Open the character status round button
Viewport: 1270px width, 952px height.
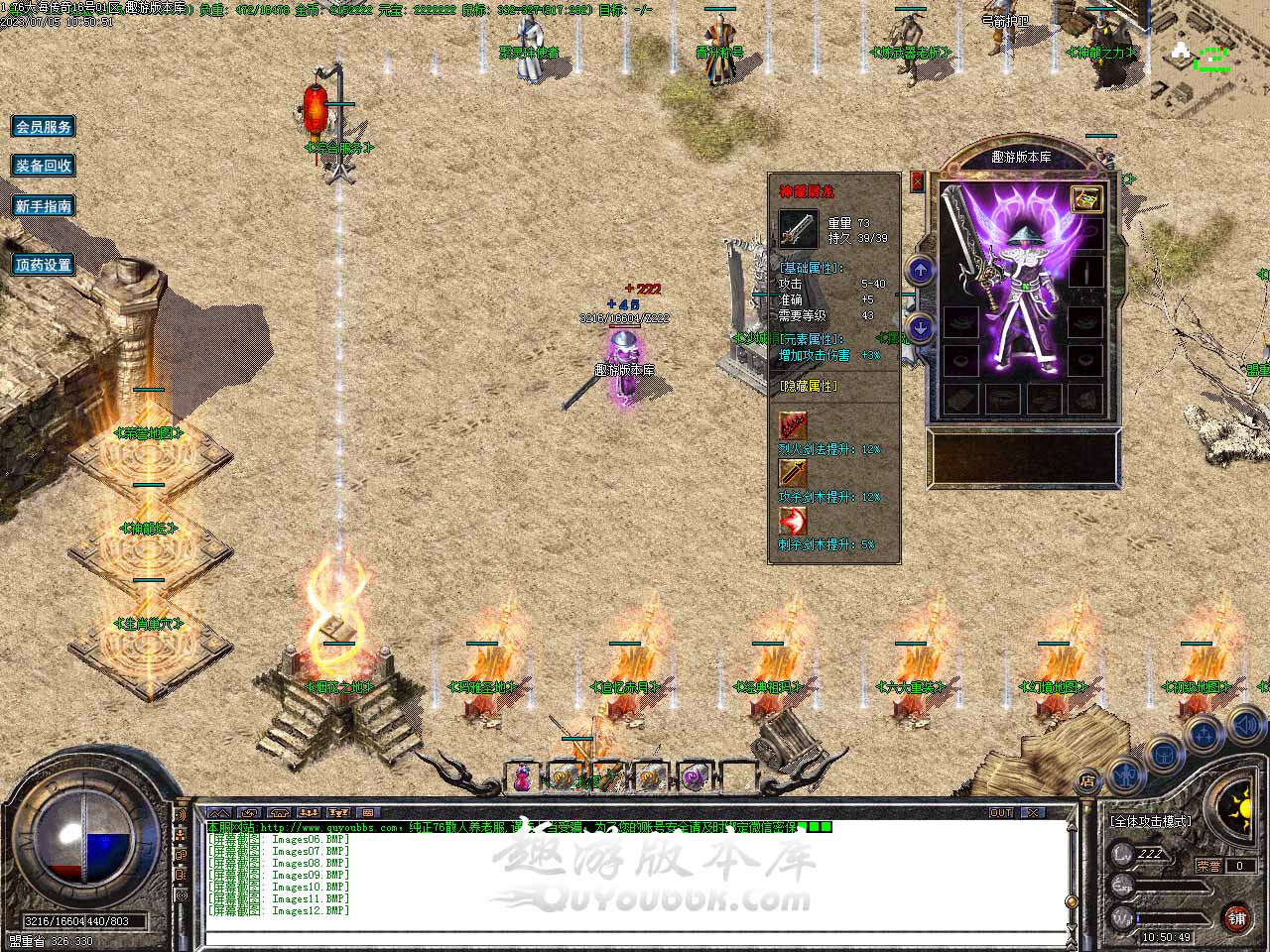[1124, 772]
